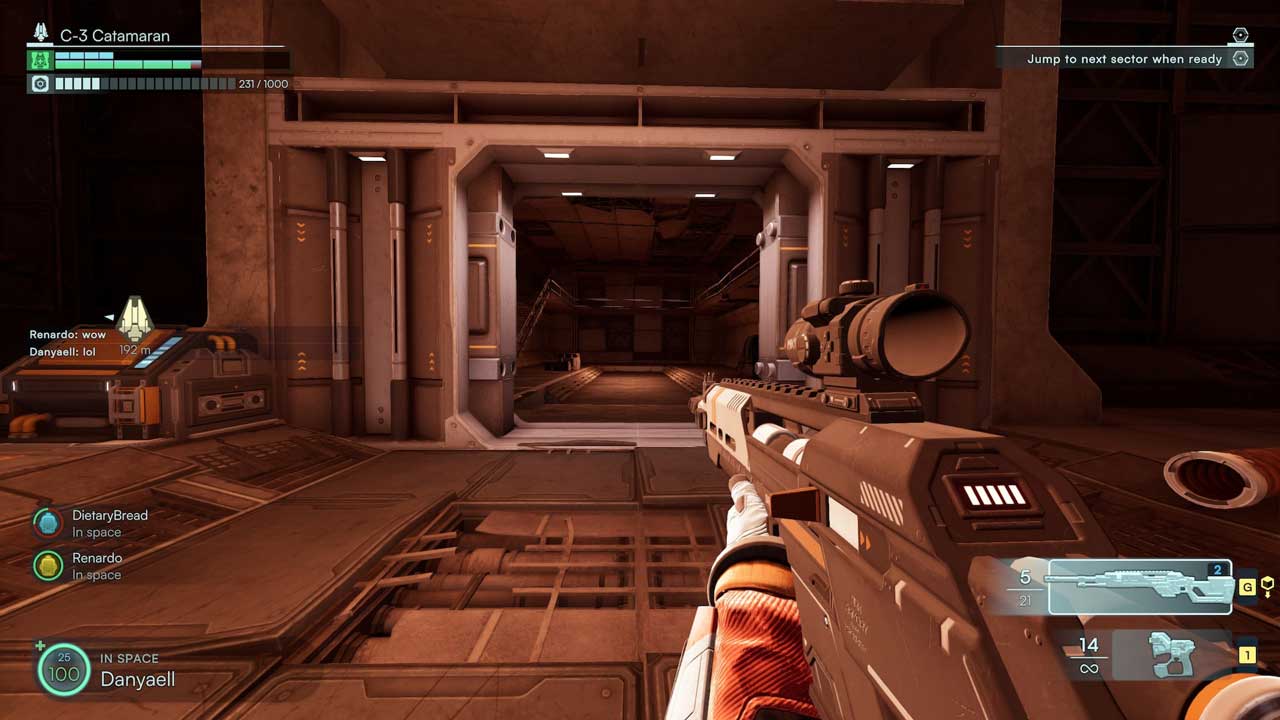
Task: Click the C-3 Catamaran ship icon
Action: click(41, 33)
